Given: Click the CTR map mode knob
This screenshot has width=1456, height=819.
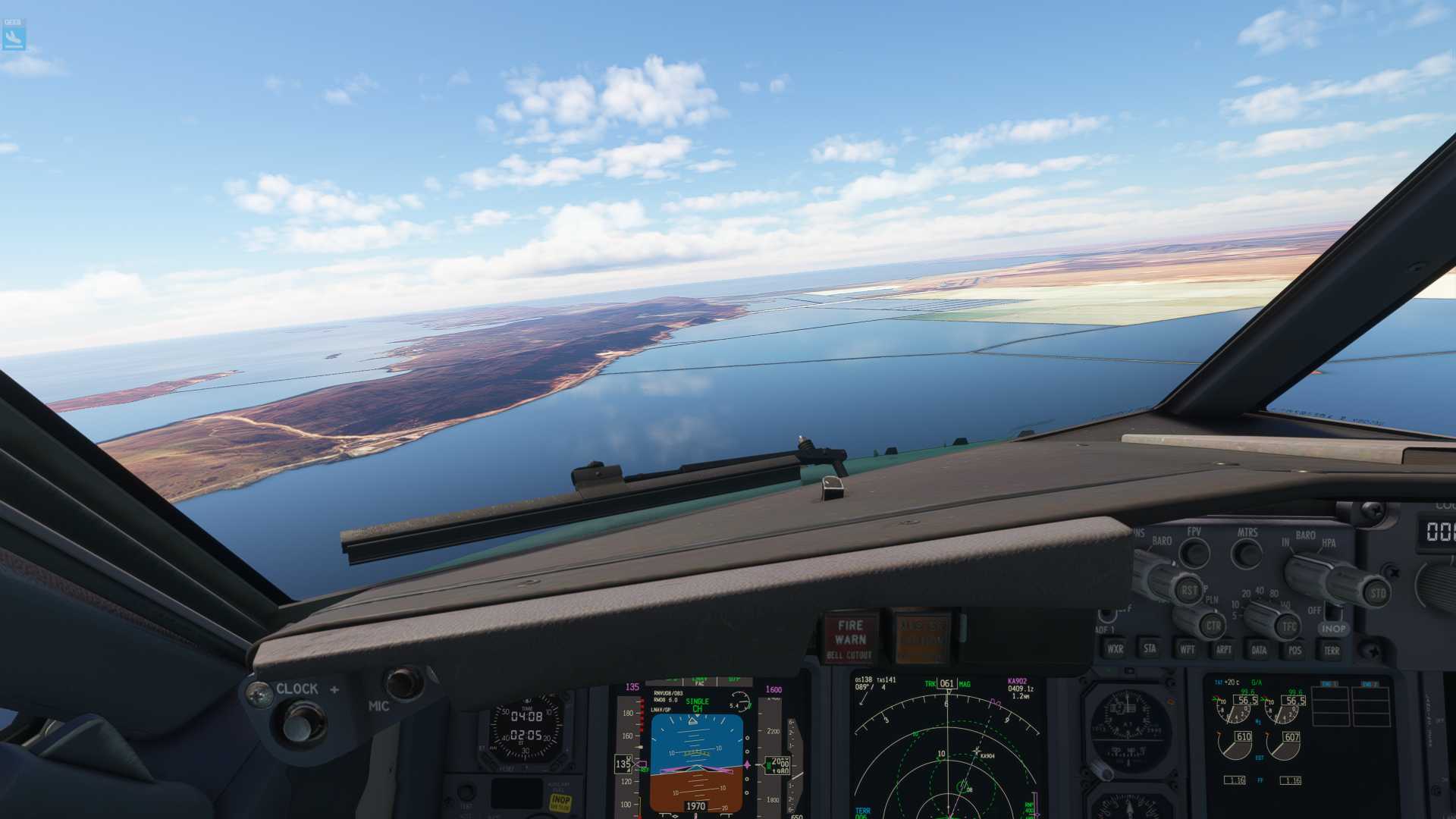Looking at the screenshot, I should 1213,626.
